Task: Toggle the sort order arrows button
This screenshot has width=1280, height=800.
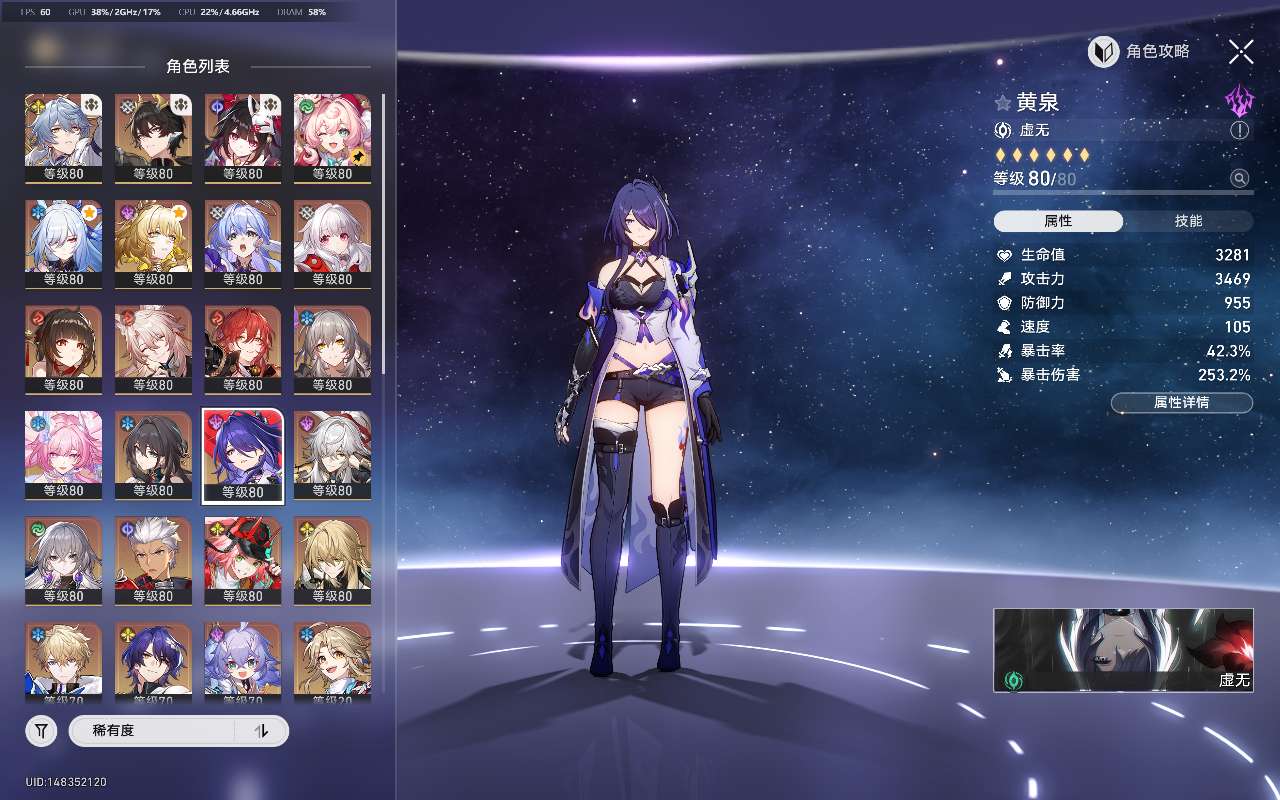Action: (x=262, y=731)
